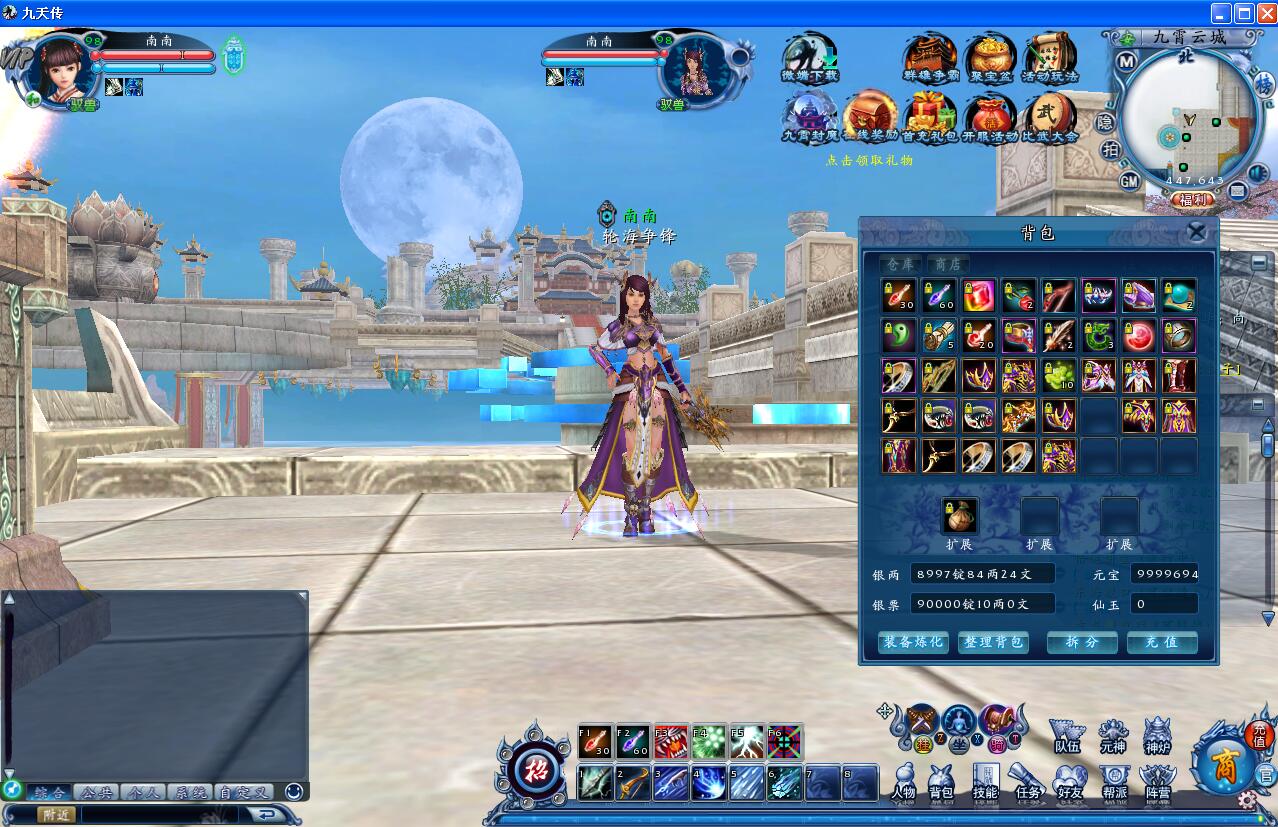Show the 比武大会 tournament event

[x=1050, y=116]
